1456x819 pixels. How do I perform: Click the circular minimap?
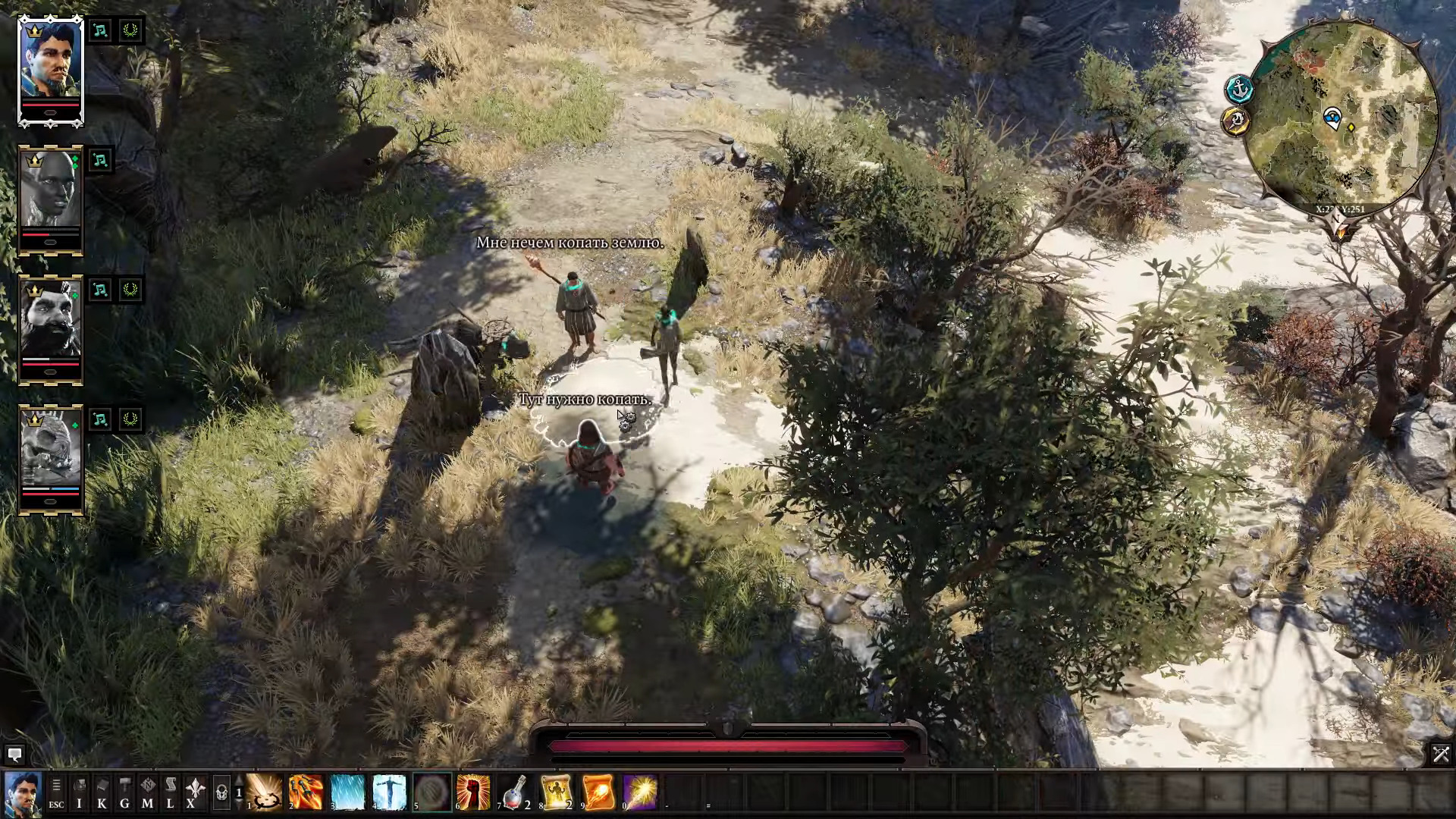(1341, 115)
